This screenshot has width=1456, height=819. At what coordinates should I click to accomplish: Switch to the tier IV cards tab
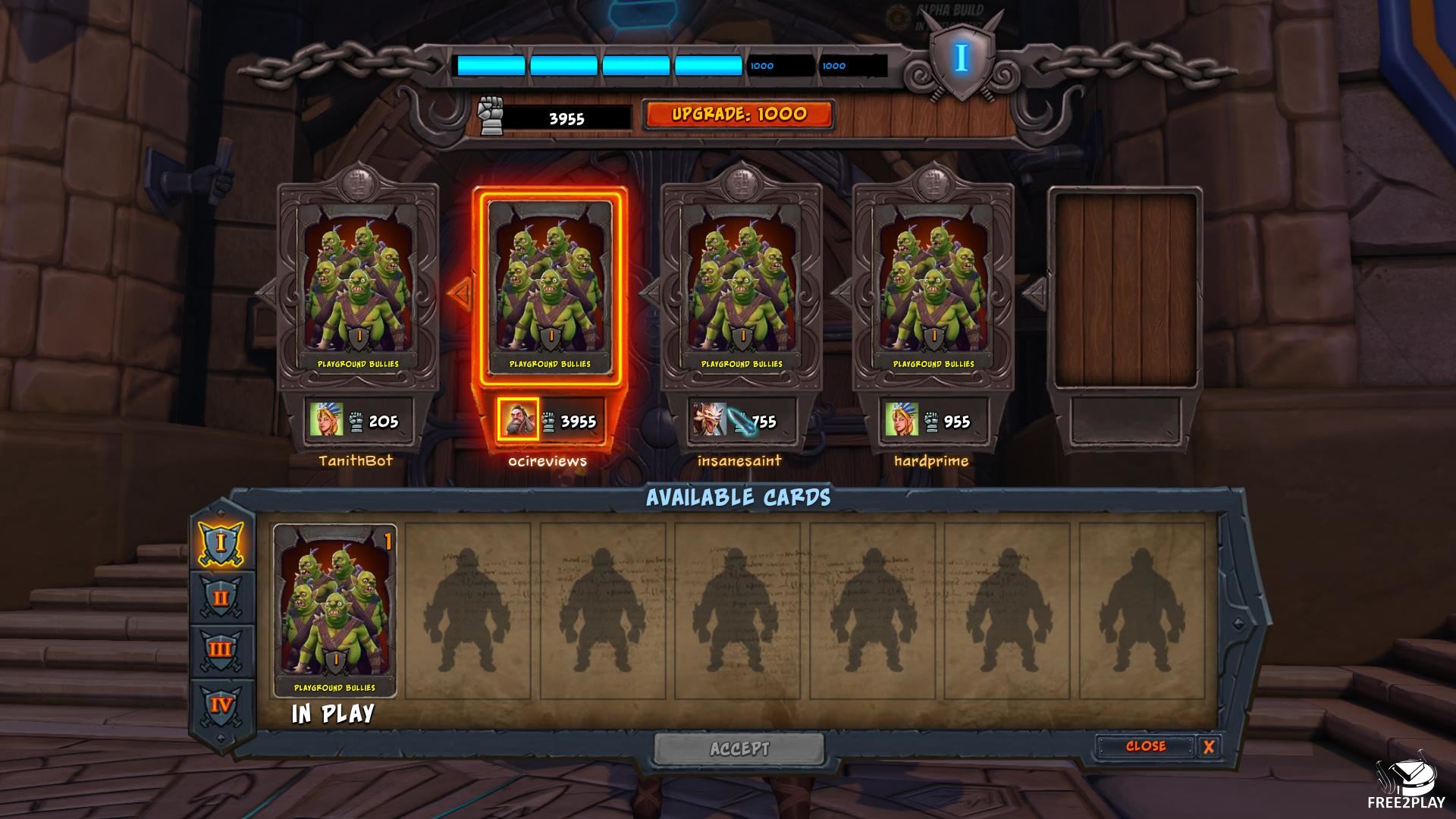click(x=221, y=704)
